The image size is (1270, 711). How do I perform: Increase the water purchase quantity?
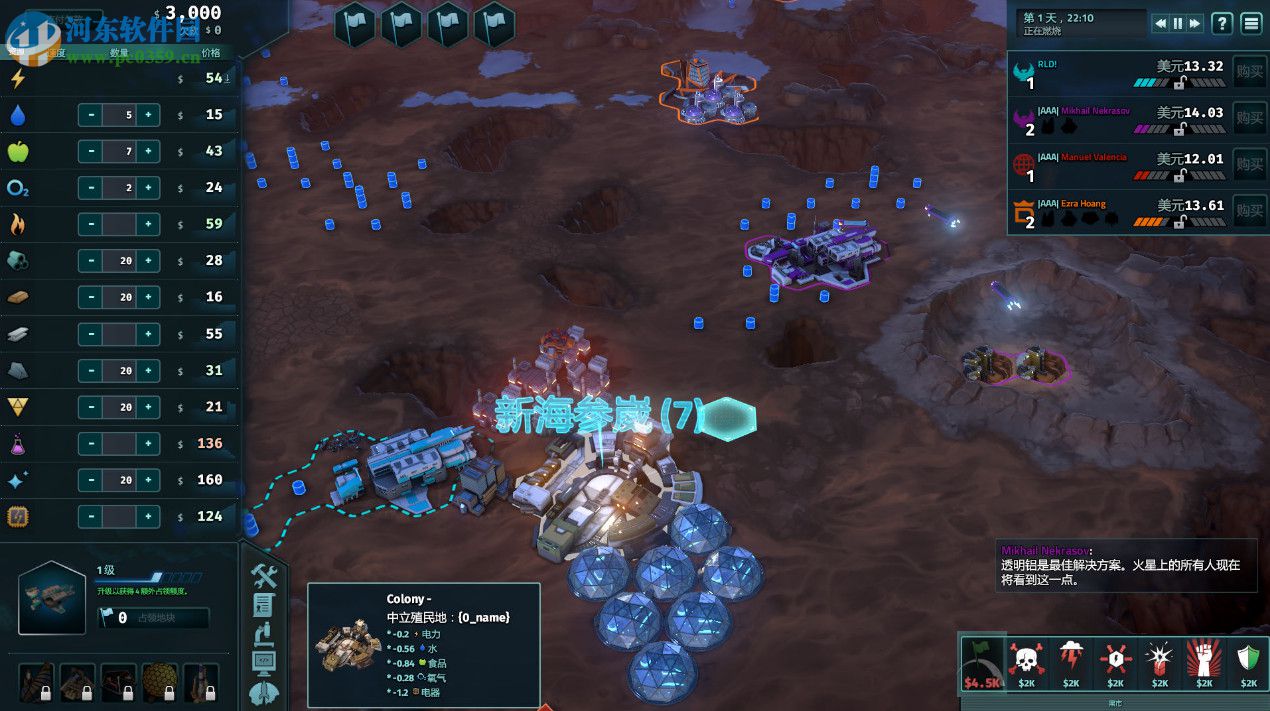148,115
